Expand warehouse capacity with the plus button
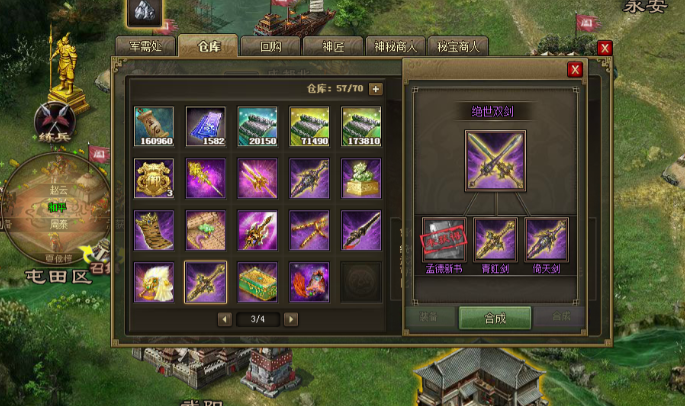Image resolution: width=685 pixels, height=406 pixels. point(376,89)
